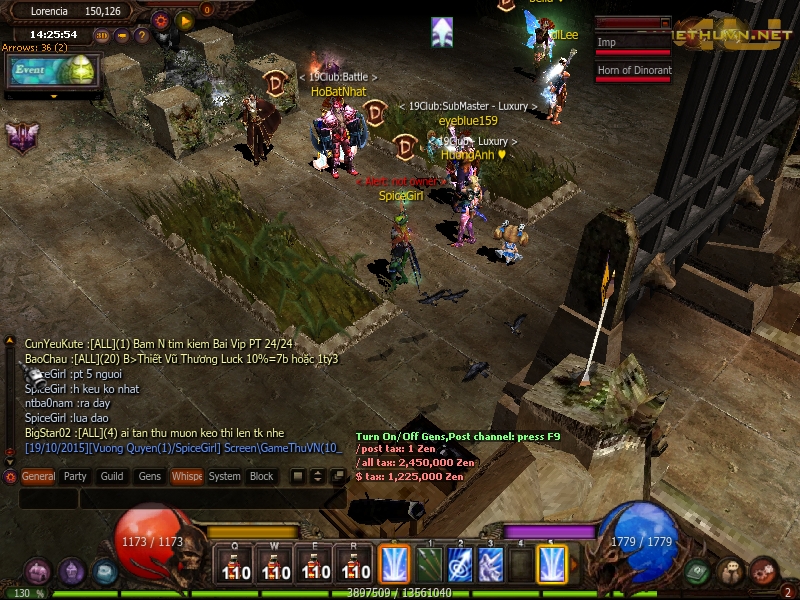Viewport: 800px width, 600px height.
Task: Use the potion in slot R
Action: coord(354,564)
